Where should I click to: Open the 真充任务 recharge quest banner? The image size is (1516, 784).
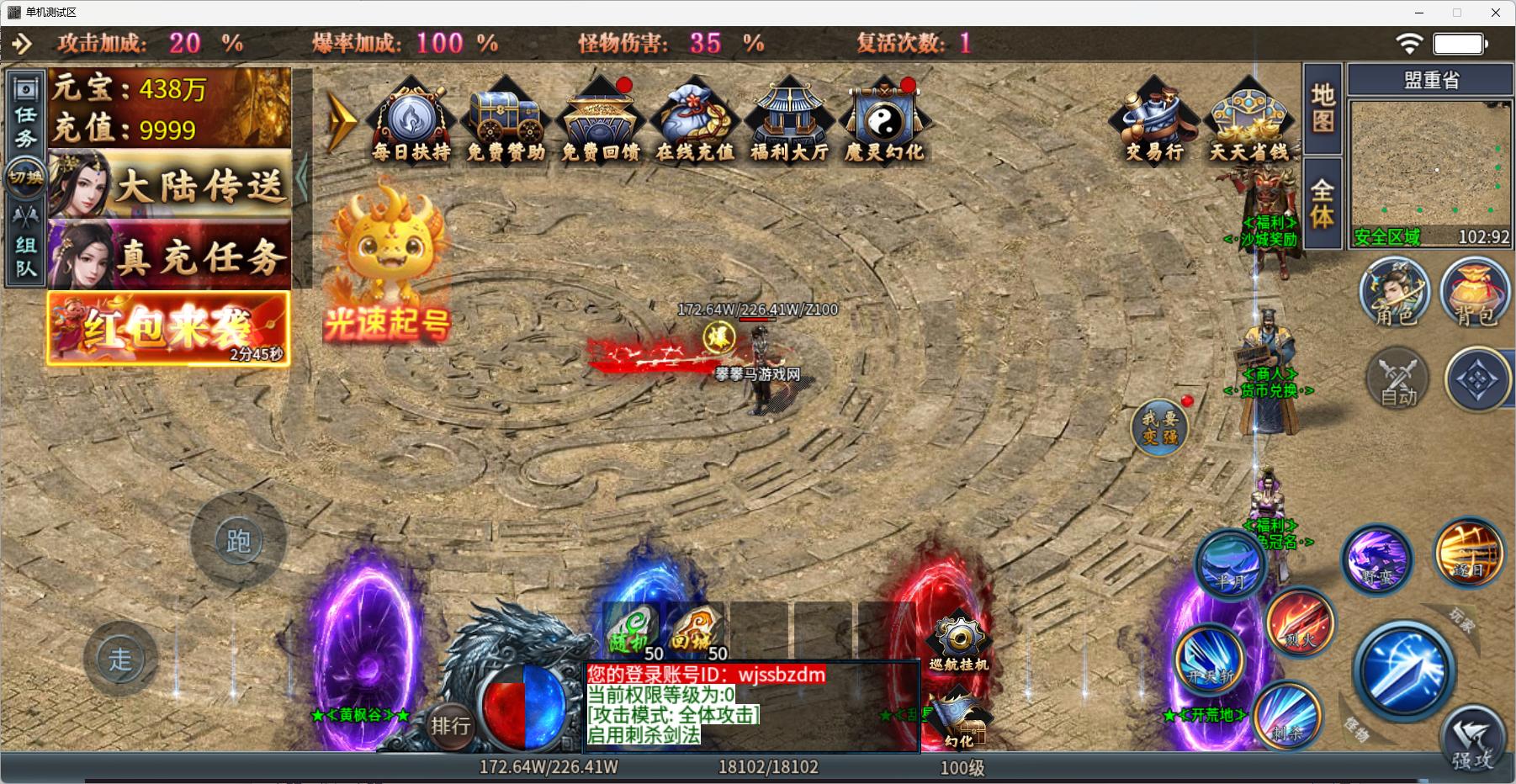click(x=170, y=255)
